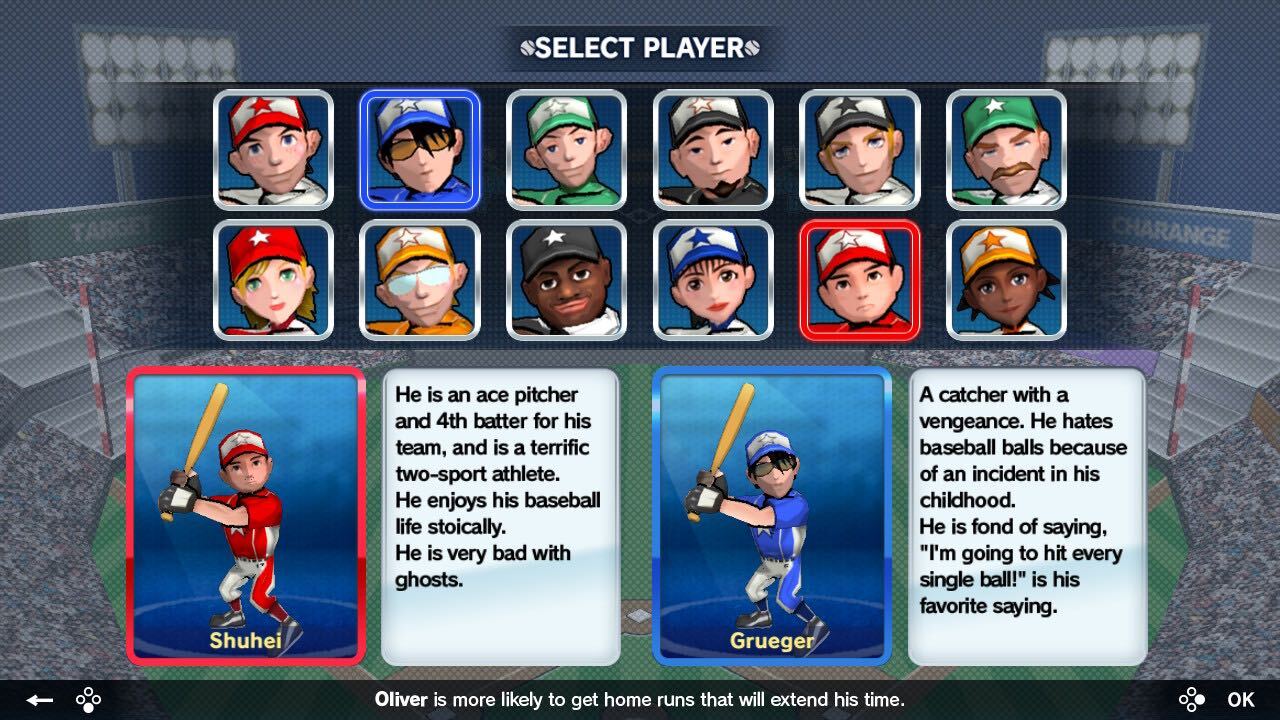Select the blonde girl with the red star cap
1280x720 pixels.
point(274,281)
